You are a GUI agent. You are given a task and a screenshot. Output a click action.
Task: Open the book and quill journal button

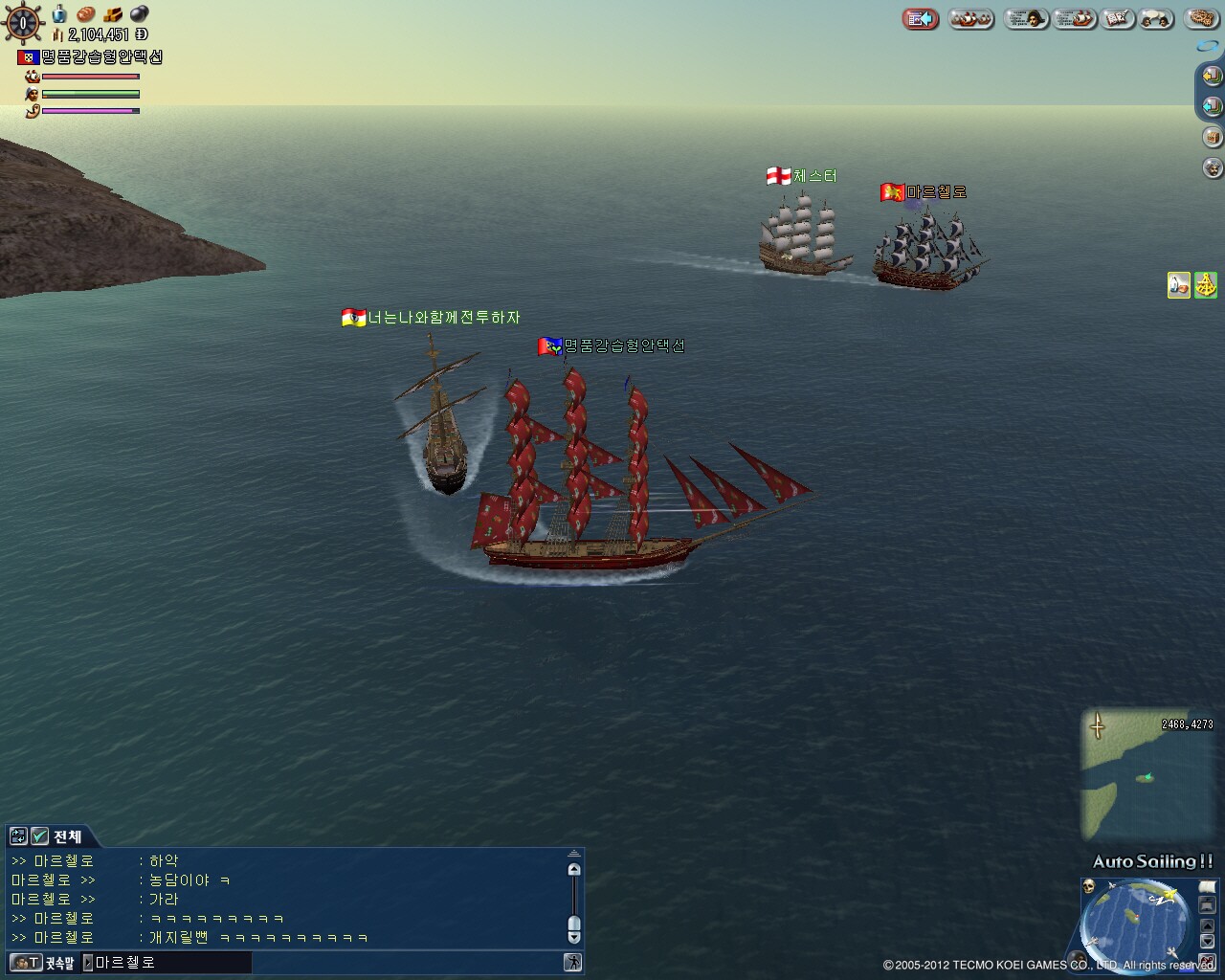[1116, 19]
